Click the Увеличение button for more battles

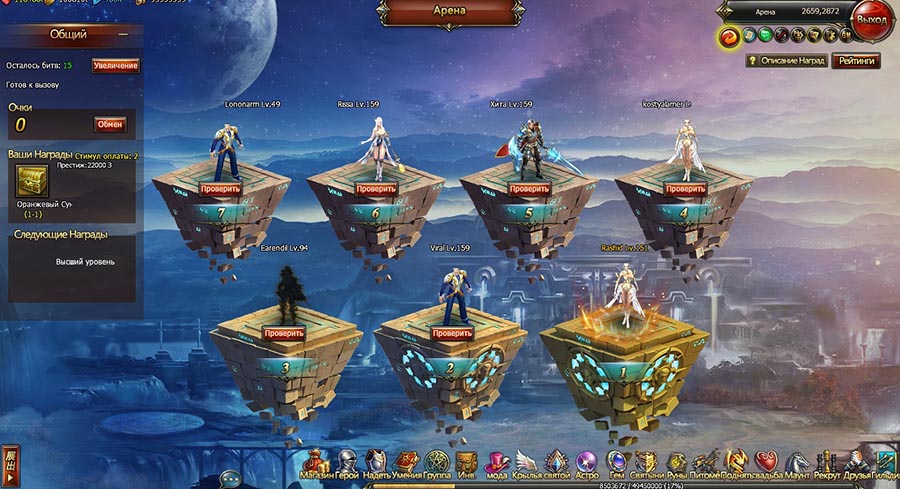pyautogui.click(x=115, y=65)
